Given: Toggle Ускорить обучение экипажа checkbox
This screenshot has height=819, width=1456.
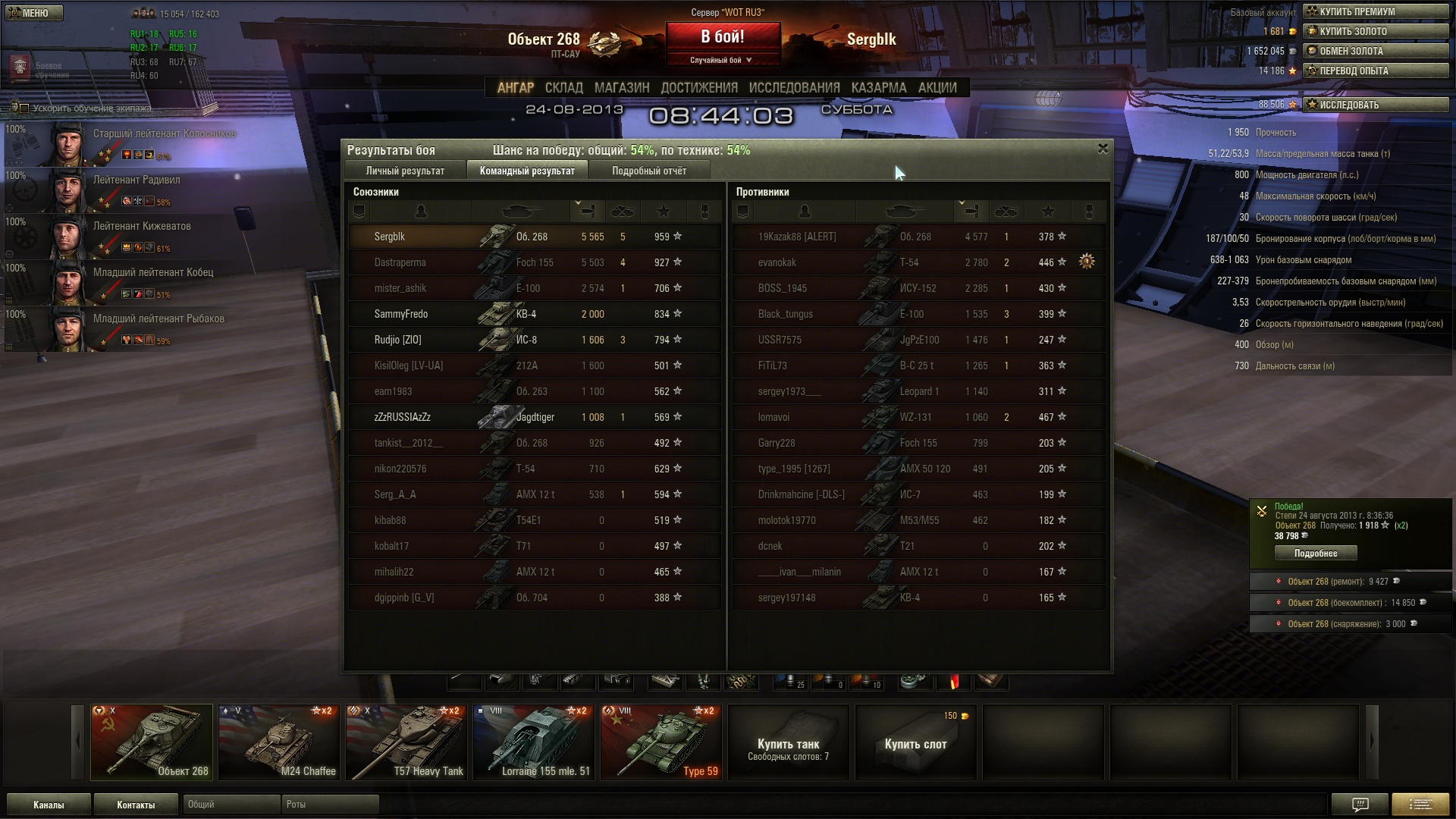Looking at the screenshot, I should [x=24, y=108].
